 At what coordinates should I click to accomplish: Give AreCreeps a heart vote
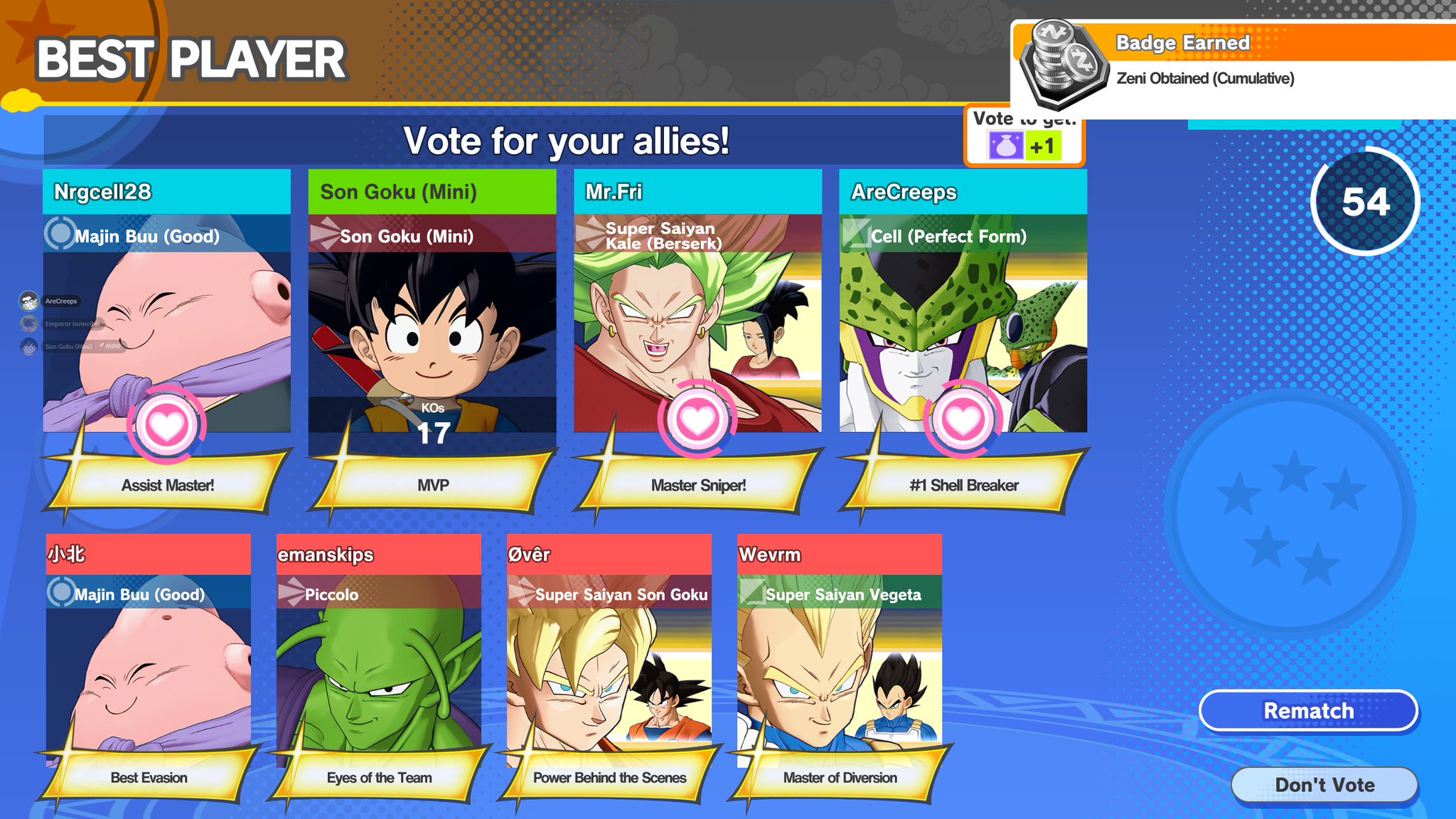click(963, 421)
